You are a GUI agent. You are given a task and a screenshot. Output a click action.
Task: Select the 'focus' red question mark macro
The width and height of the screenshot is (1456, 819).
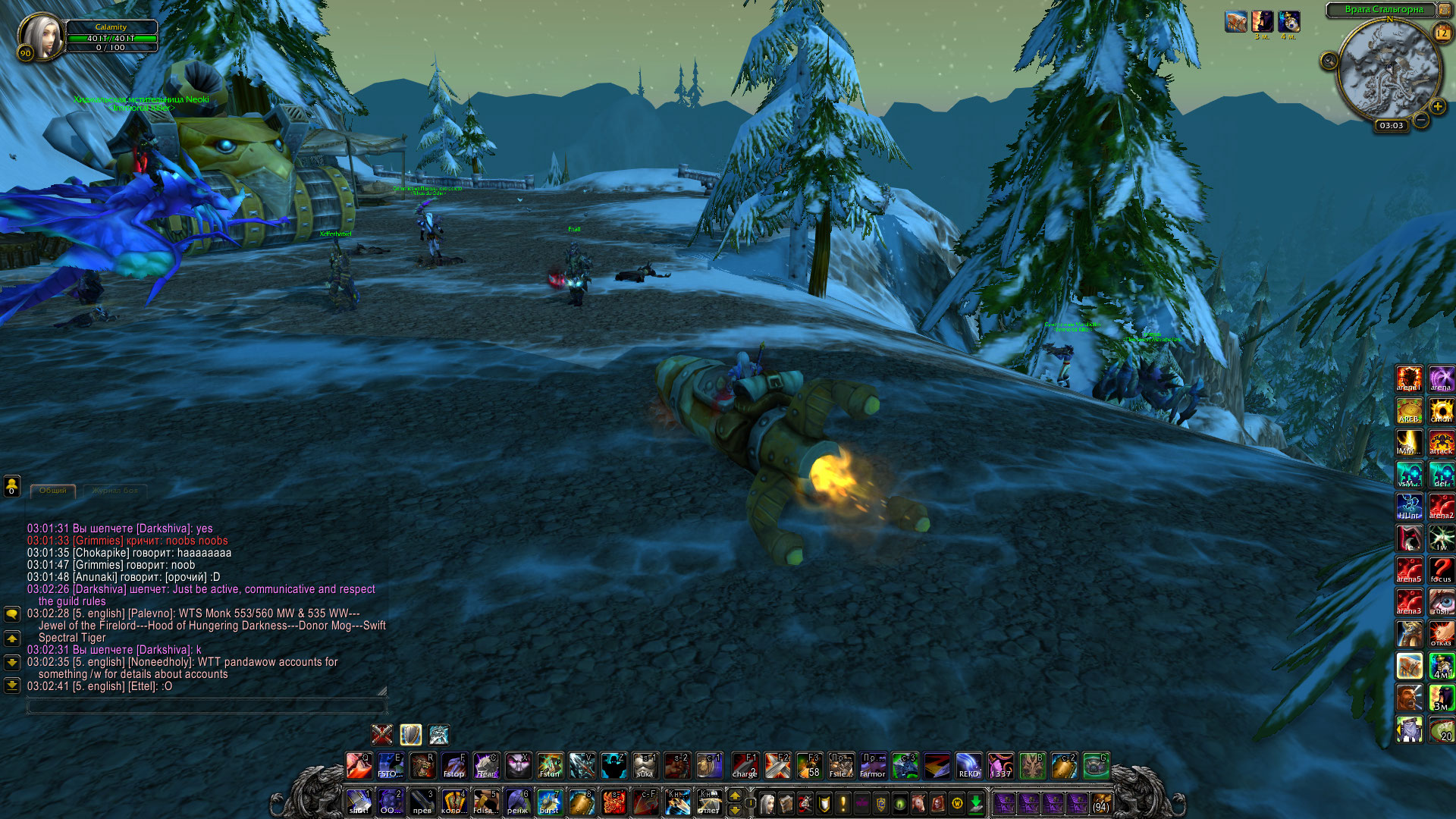[x=1441, y=570]
